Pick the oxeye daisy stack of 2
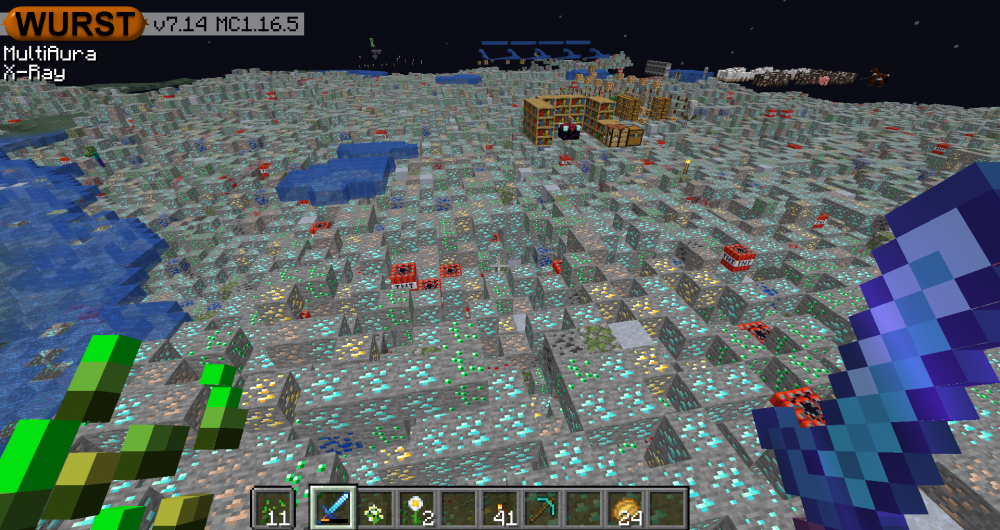This screenshot has height=530, width=1000. pos(418,508)
